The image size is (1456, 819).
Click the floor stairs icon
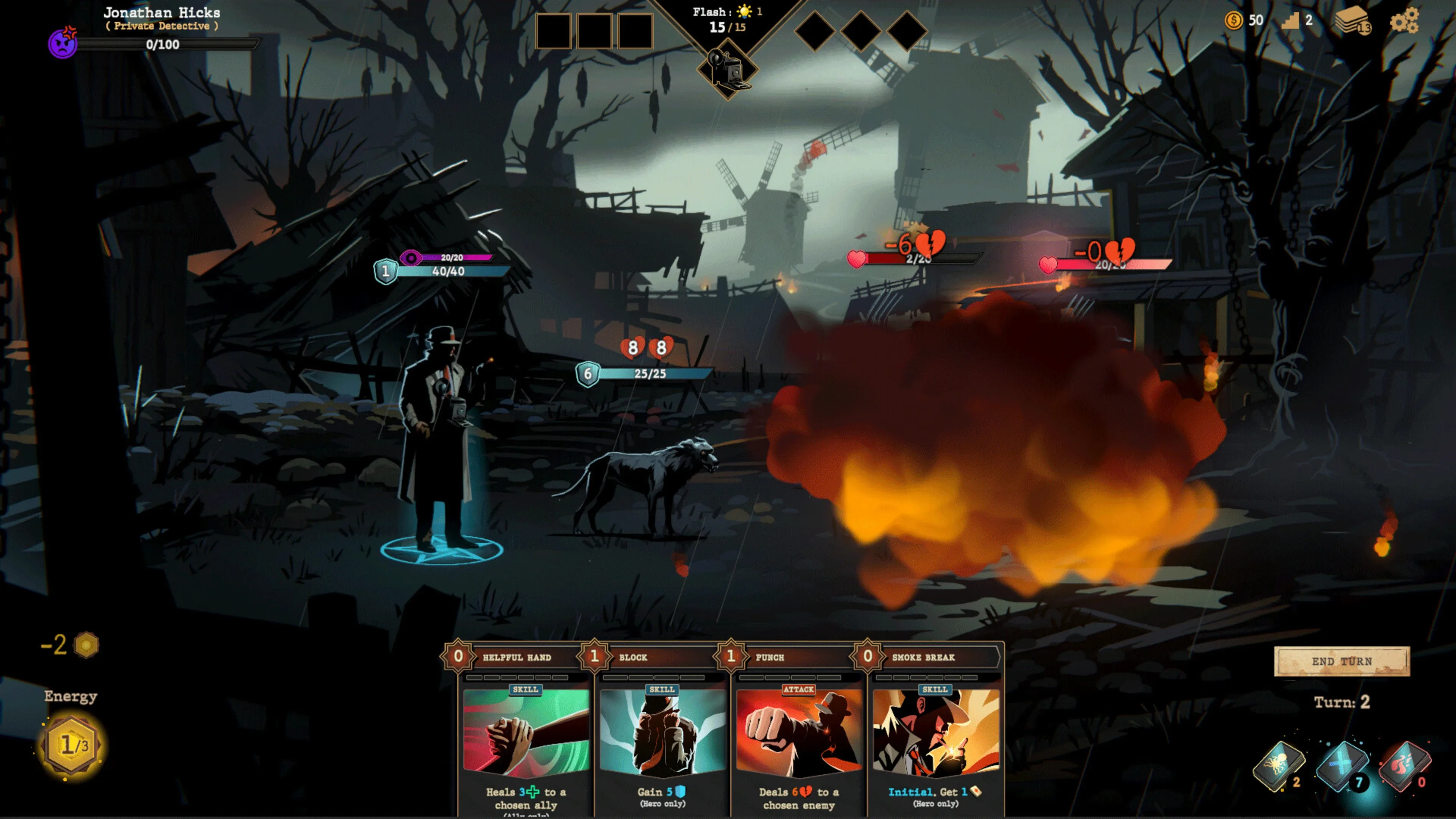(1290, 22)
